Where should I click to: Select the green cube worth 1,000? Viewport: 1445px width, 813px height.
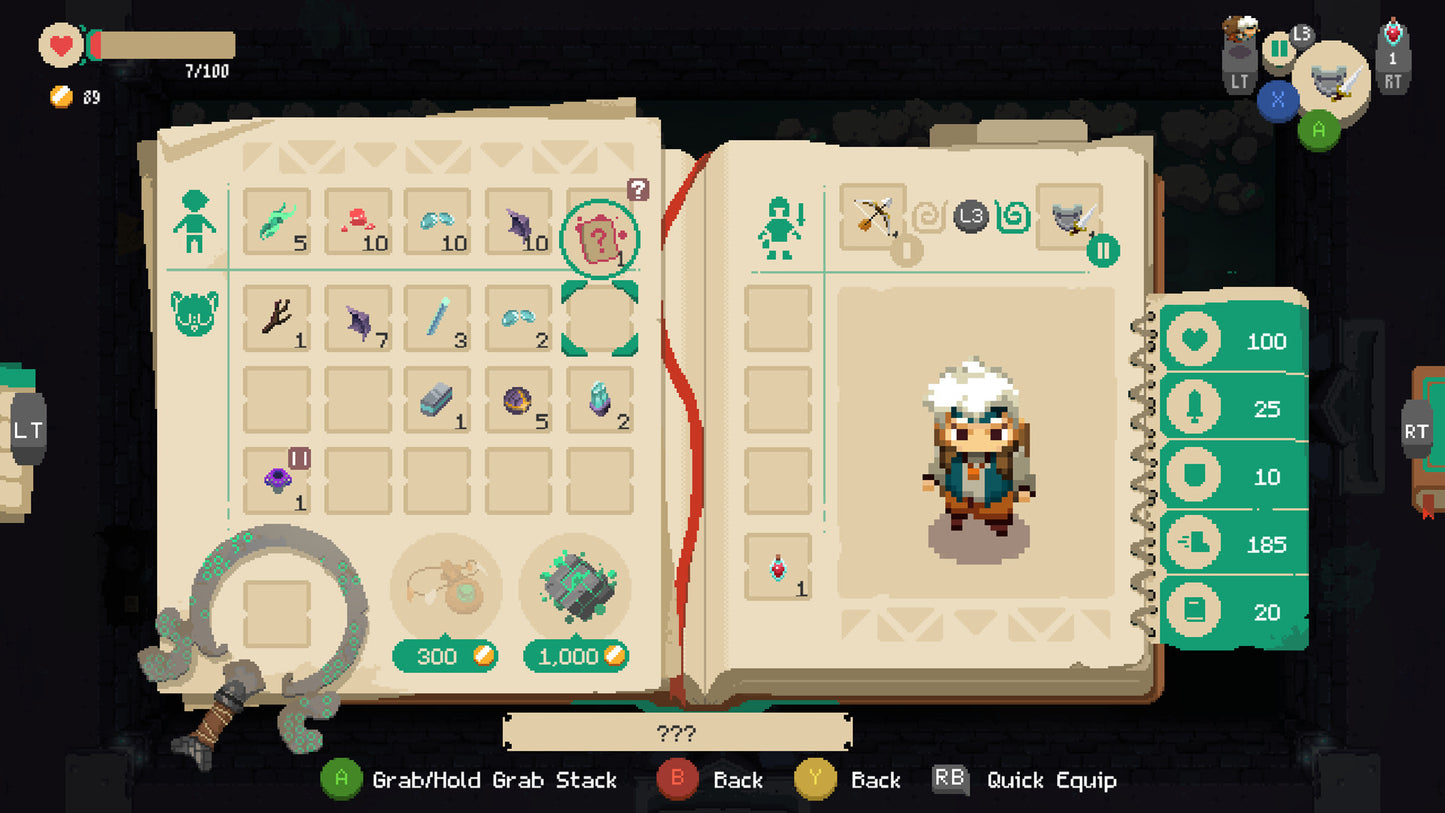[x=576, y=590]
